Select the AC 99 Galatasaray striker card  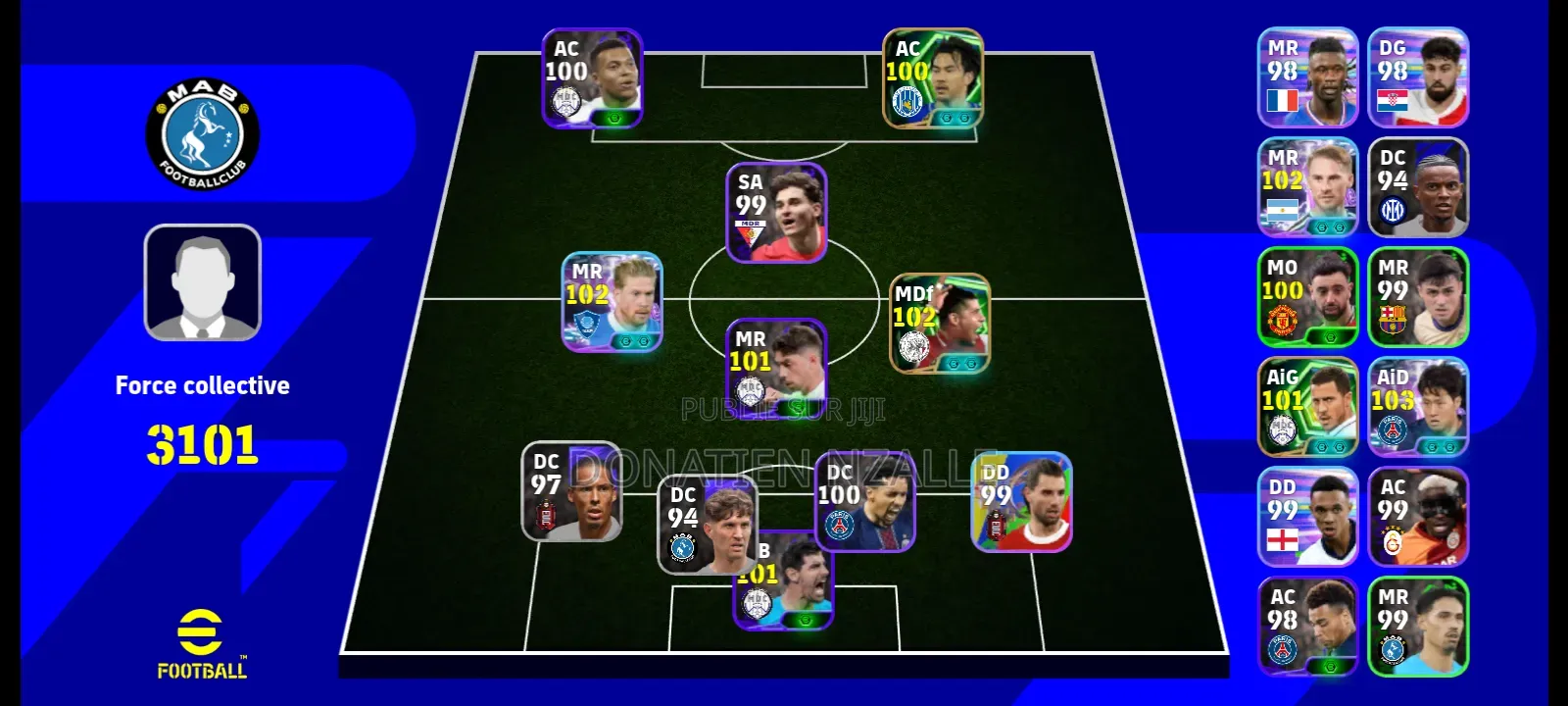pyautogui.click(x=1418, y=517)
